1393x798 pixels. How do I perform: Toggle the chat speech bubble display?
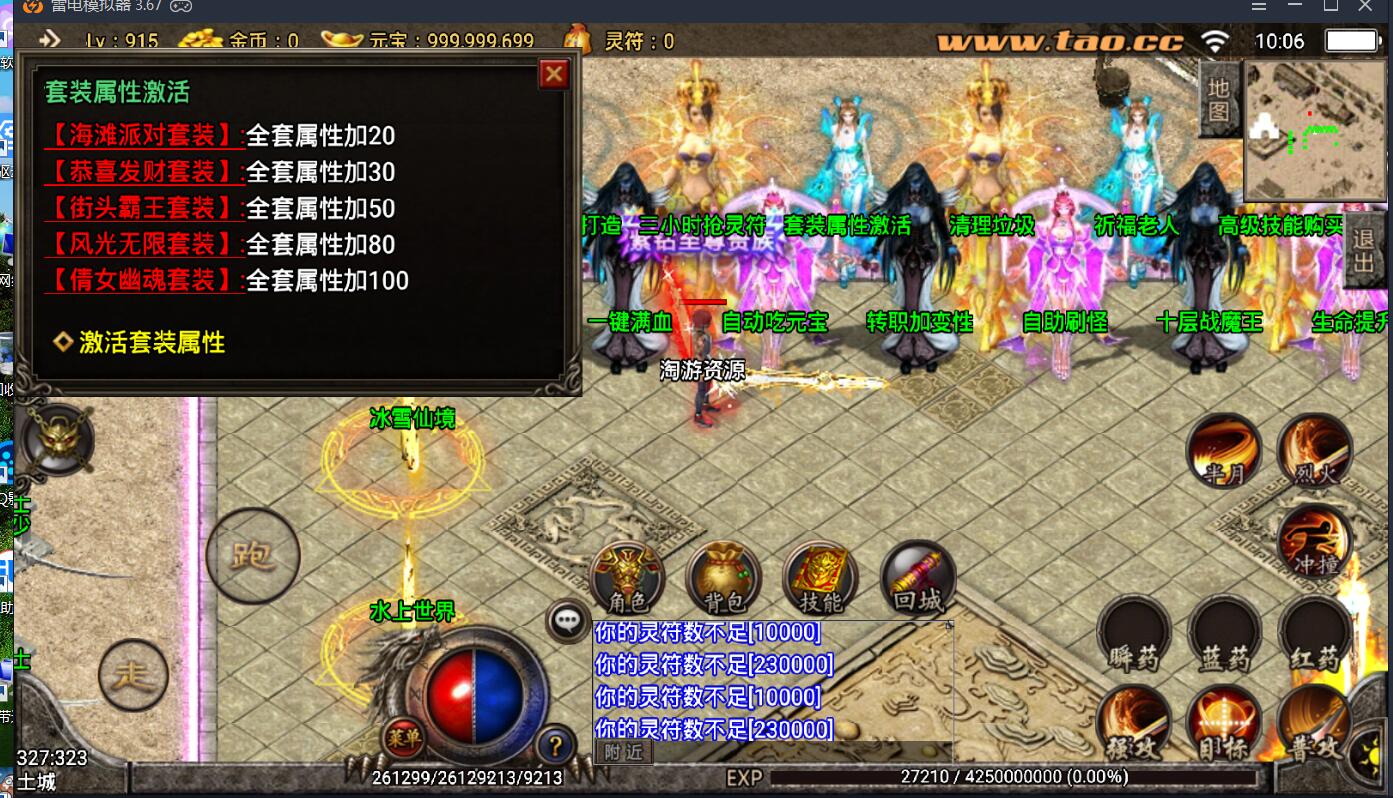tap(566, 619)
